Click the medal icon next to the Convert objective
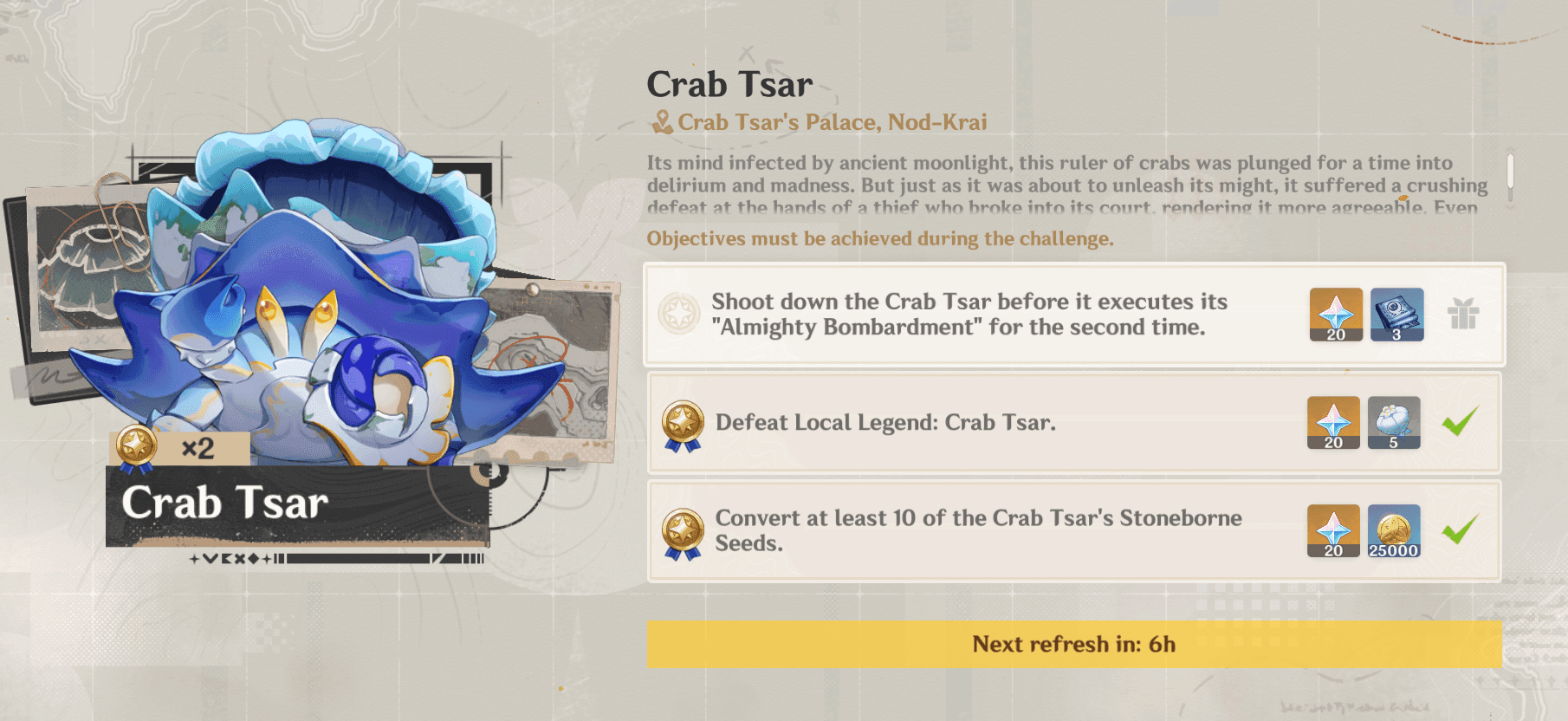 [x=684, y=532]
